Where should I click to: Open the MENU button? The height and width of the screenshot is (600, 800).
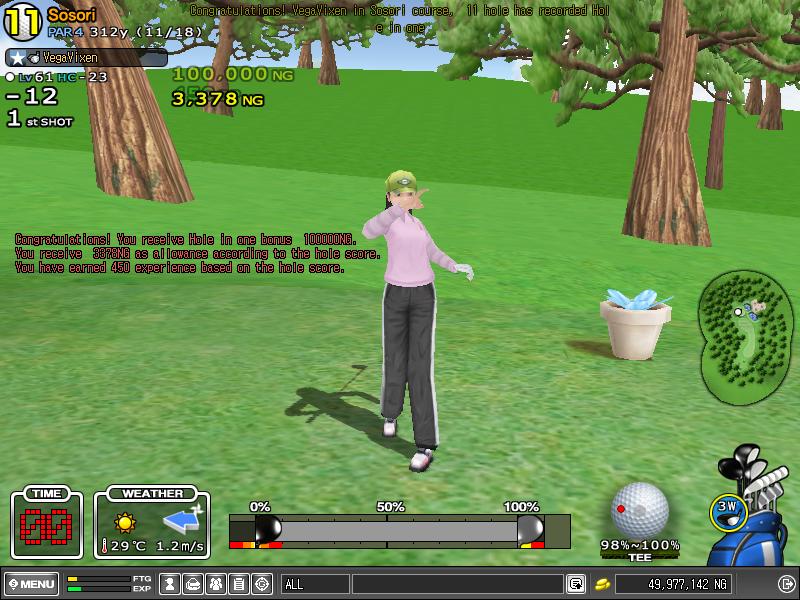coord(31,584)
